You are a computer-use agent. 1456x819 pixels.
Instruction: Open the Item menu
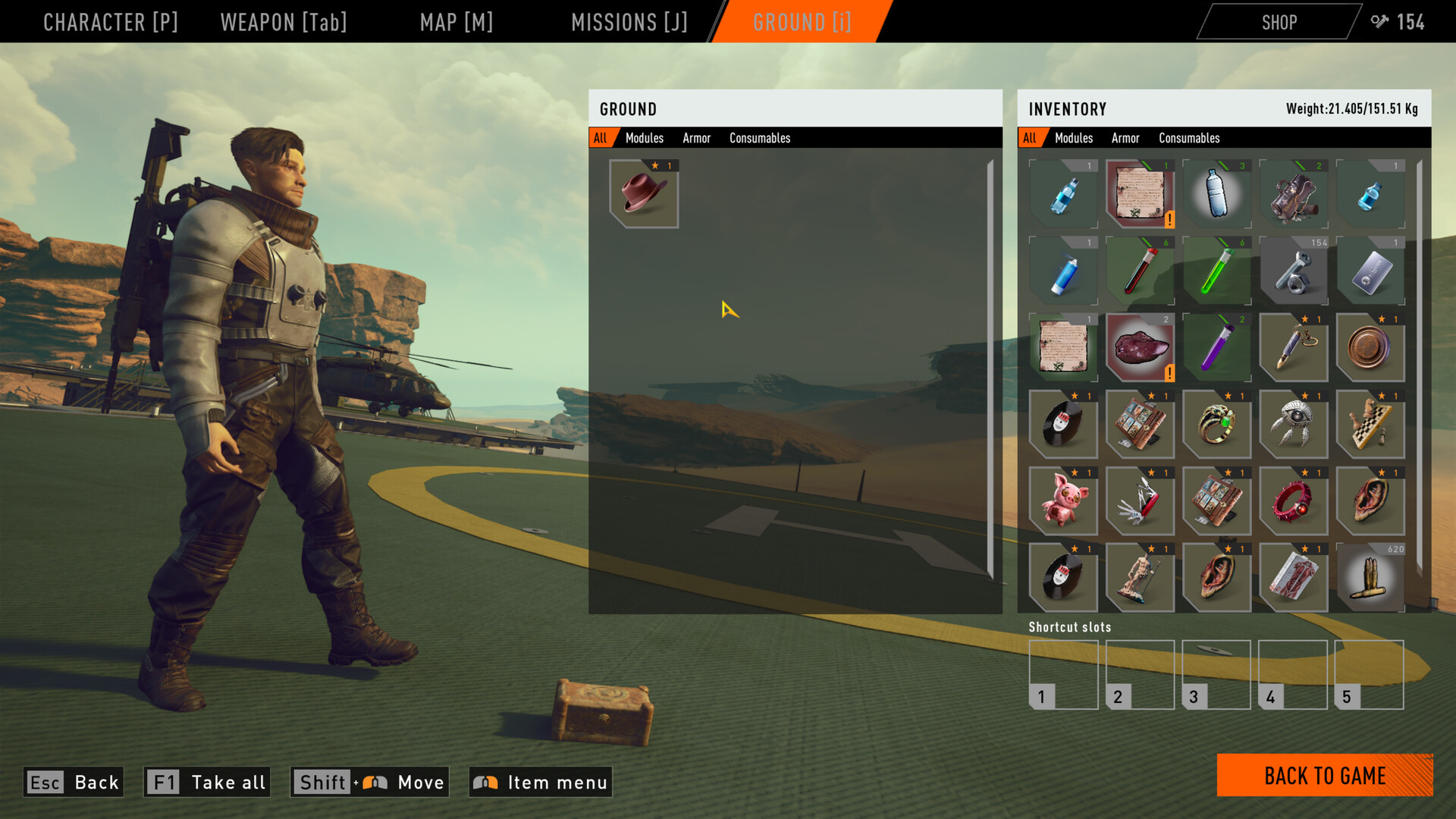(540, 782)
